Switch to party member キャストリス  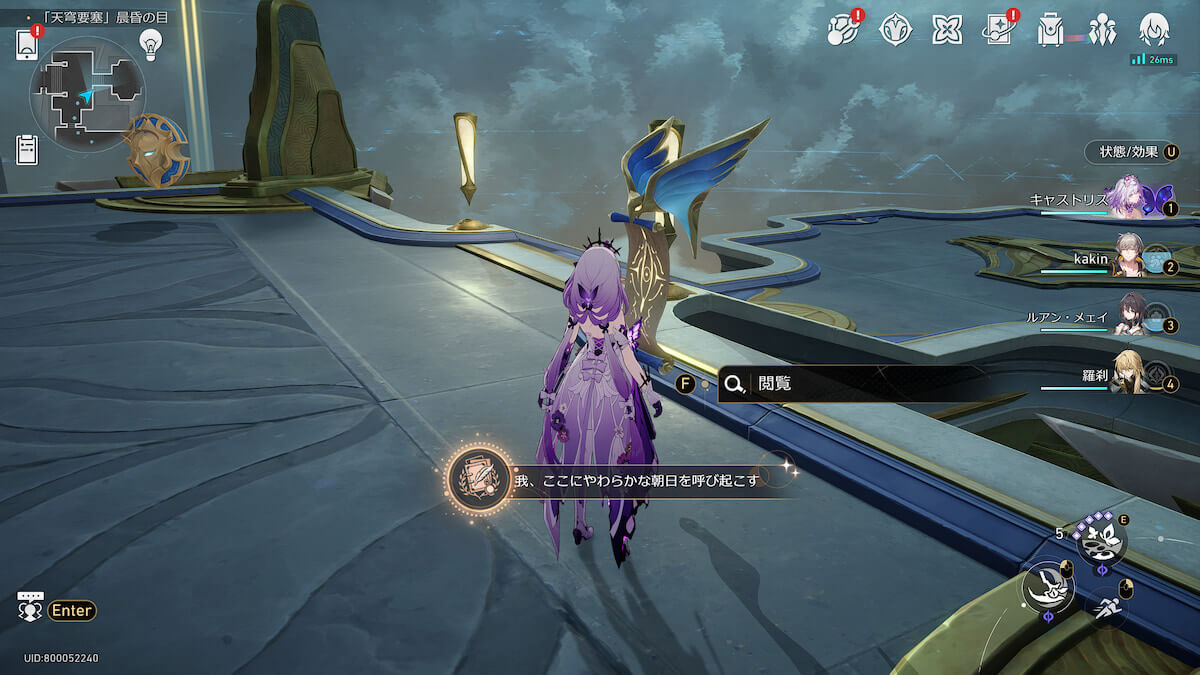(x=1129, y=199)
